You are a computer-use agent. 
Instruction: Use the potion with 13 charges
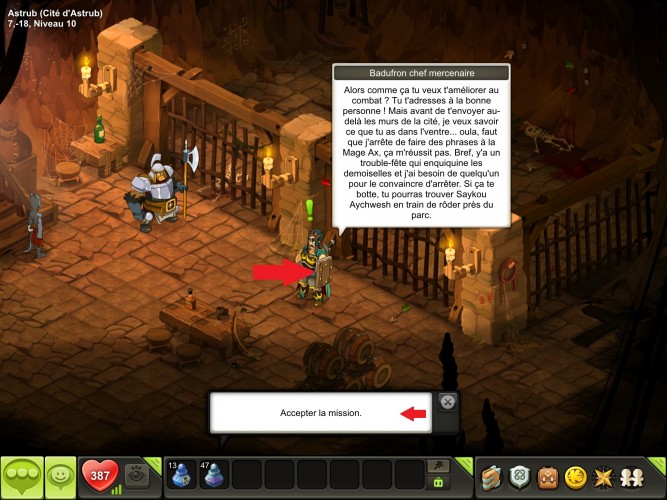click(x=182, y=475)
